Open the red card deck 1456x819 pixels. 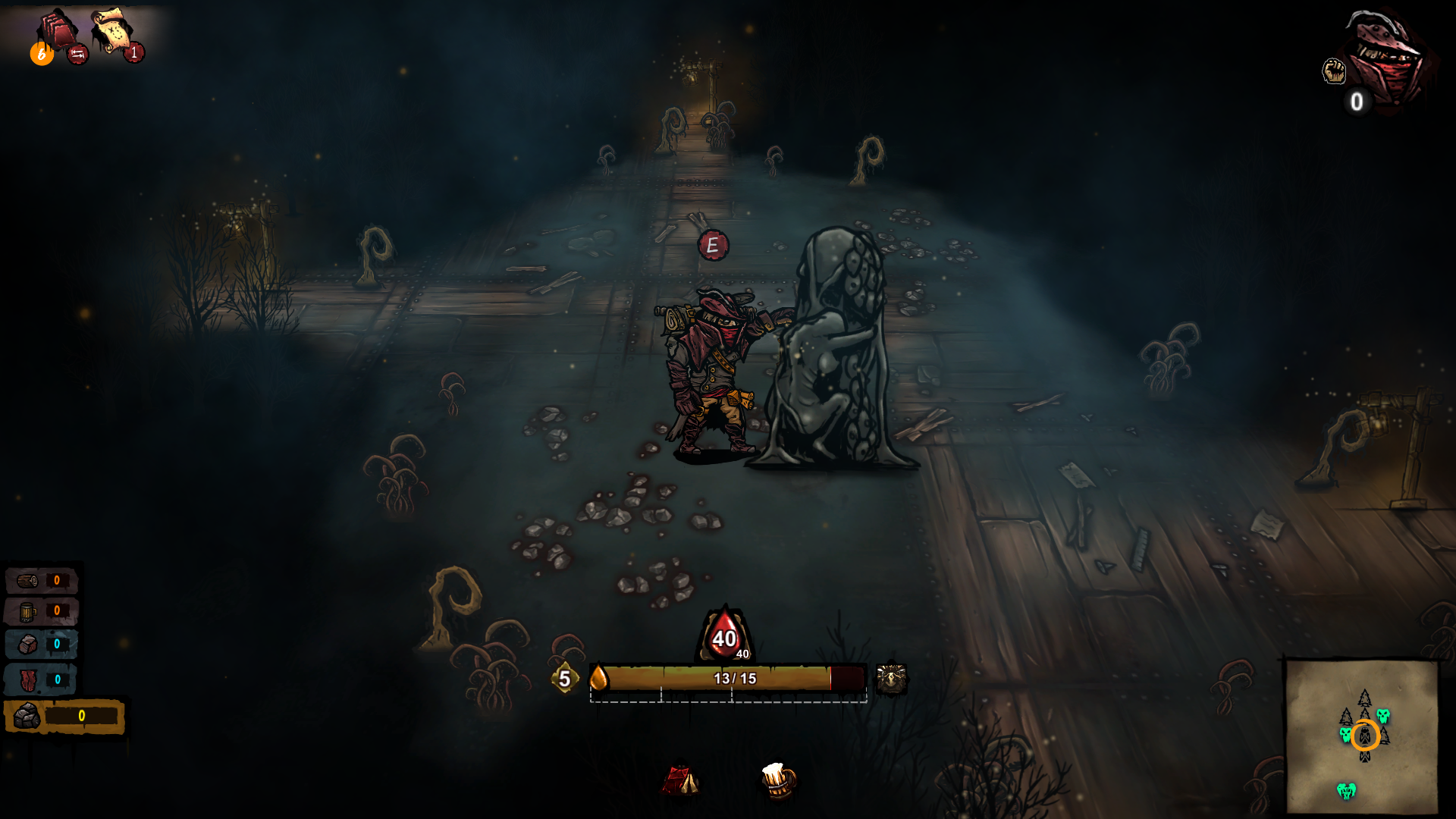[59, 30]
